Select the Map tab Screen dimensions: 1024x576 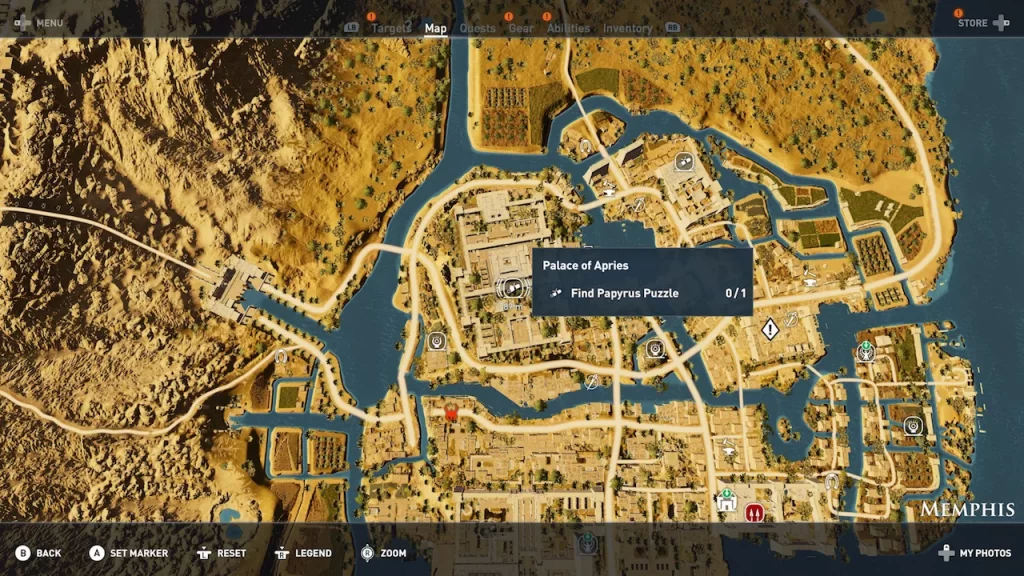[436, 29]
